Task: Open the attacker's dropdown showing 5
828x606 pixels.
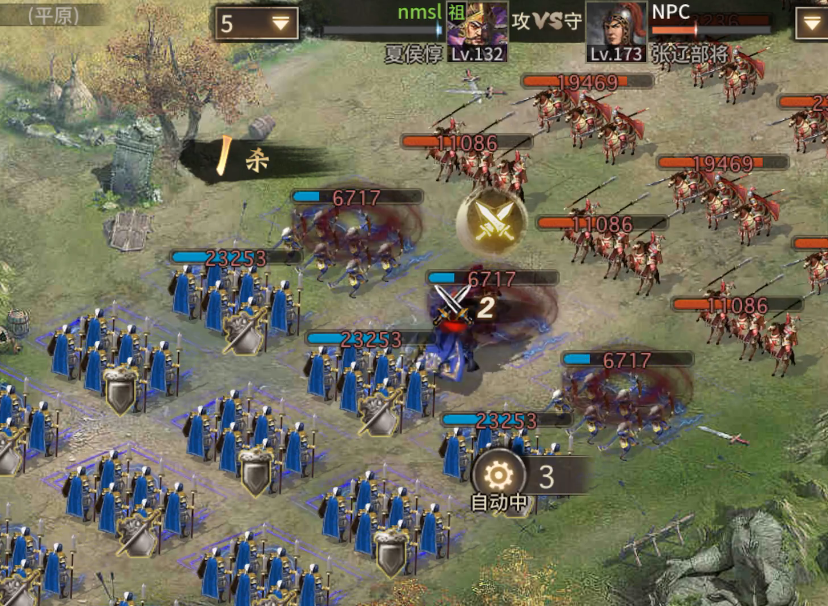Action: pos(257,23)
